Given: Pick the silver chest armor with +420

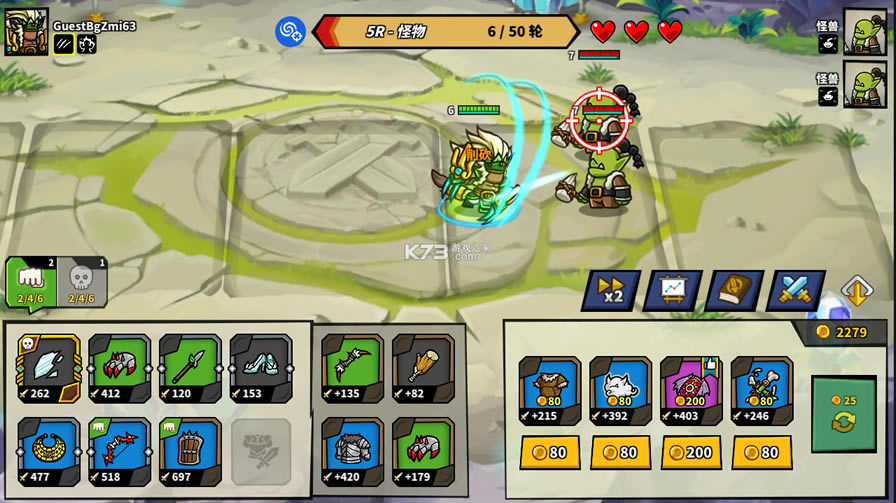Looking at the screenshot, I should (x=352, y=451).
